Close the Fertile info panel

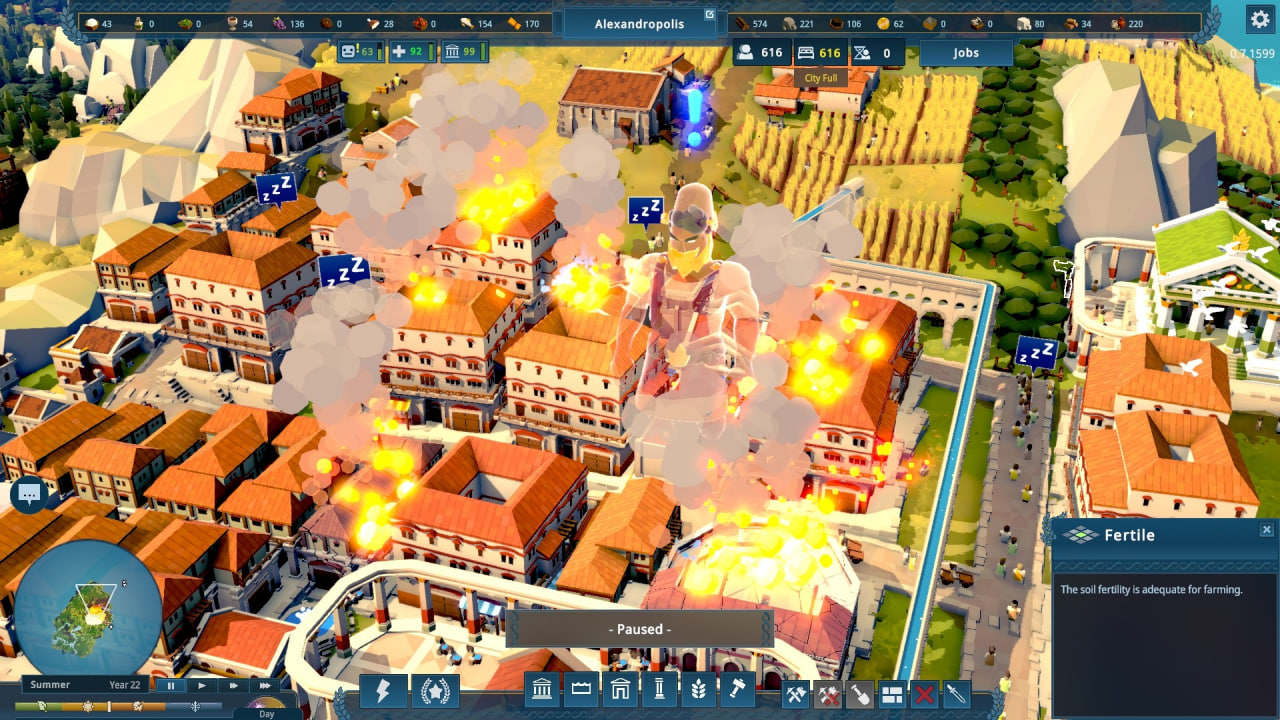1266,530
